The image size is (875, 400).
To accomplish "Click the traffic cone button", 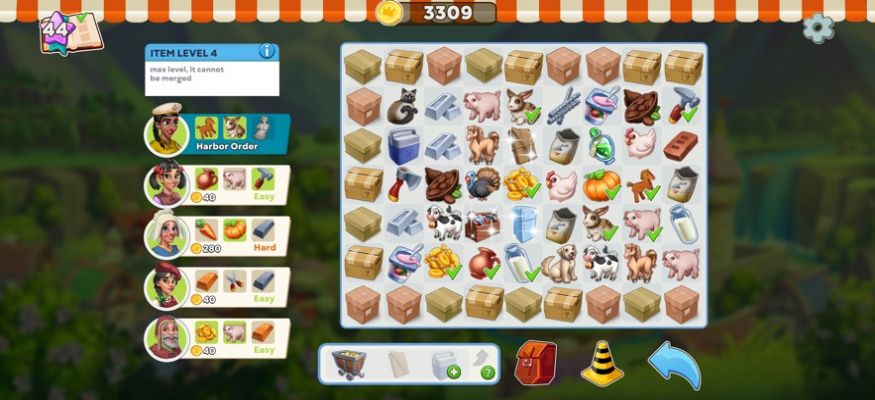I will [602, 363].
